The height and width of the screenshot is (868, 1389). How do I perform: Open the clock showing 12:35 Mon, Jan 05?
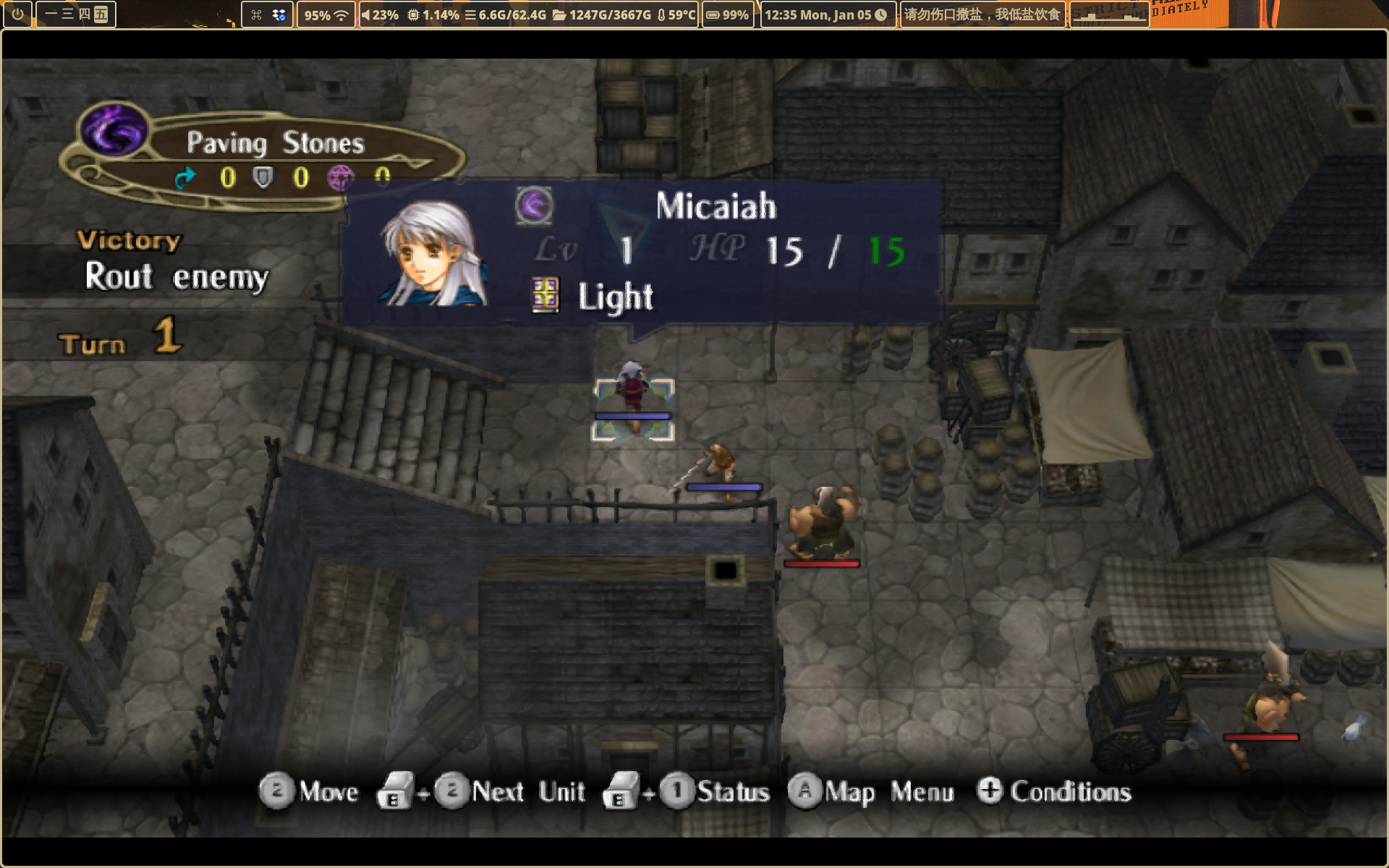pos(825,14)
